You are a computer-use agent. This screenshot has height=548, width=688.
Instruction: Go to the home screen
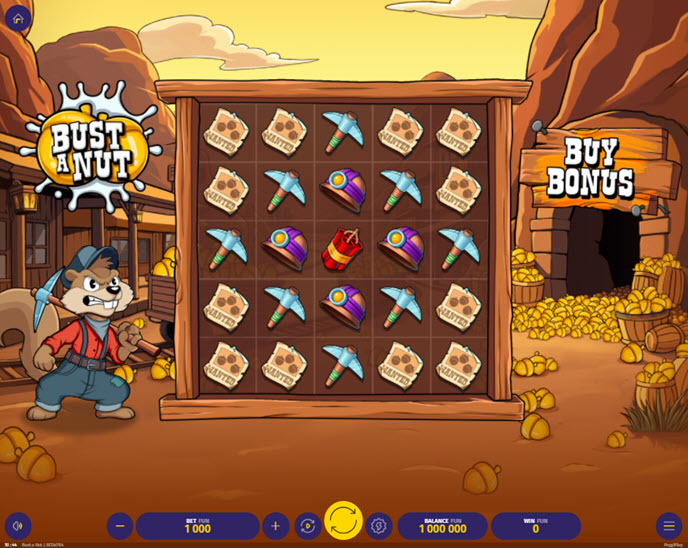click(x=18, y=18)
